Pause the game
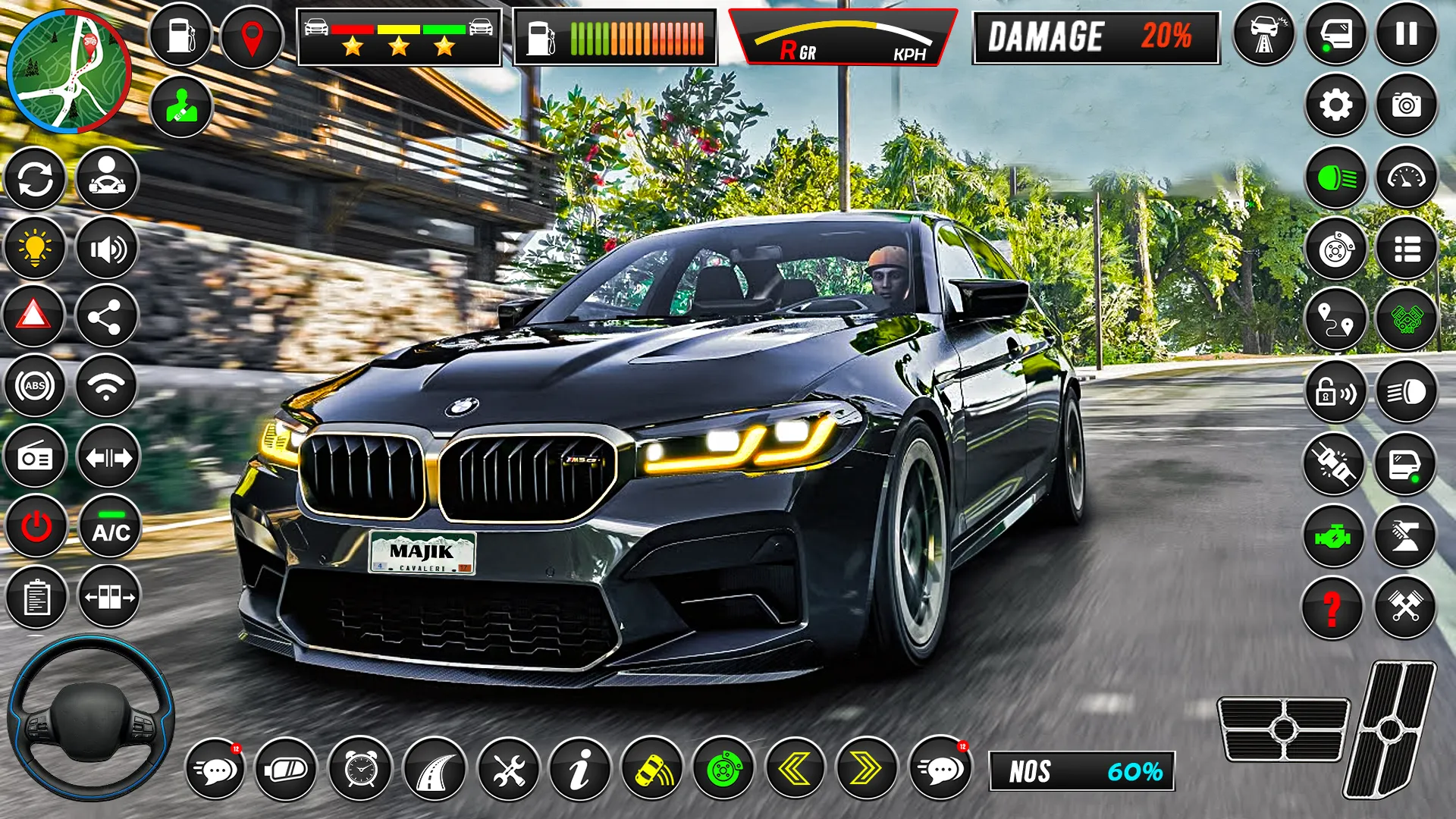This screenshot has height=819, width=1456. [x=1406, y=34]
